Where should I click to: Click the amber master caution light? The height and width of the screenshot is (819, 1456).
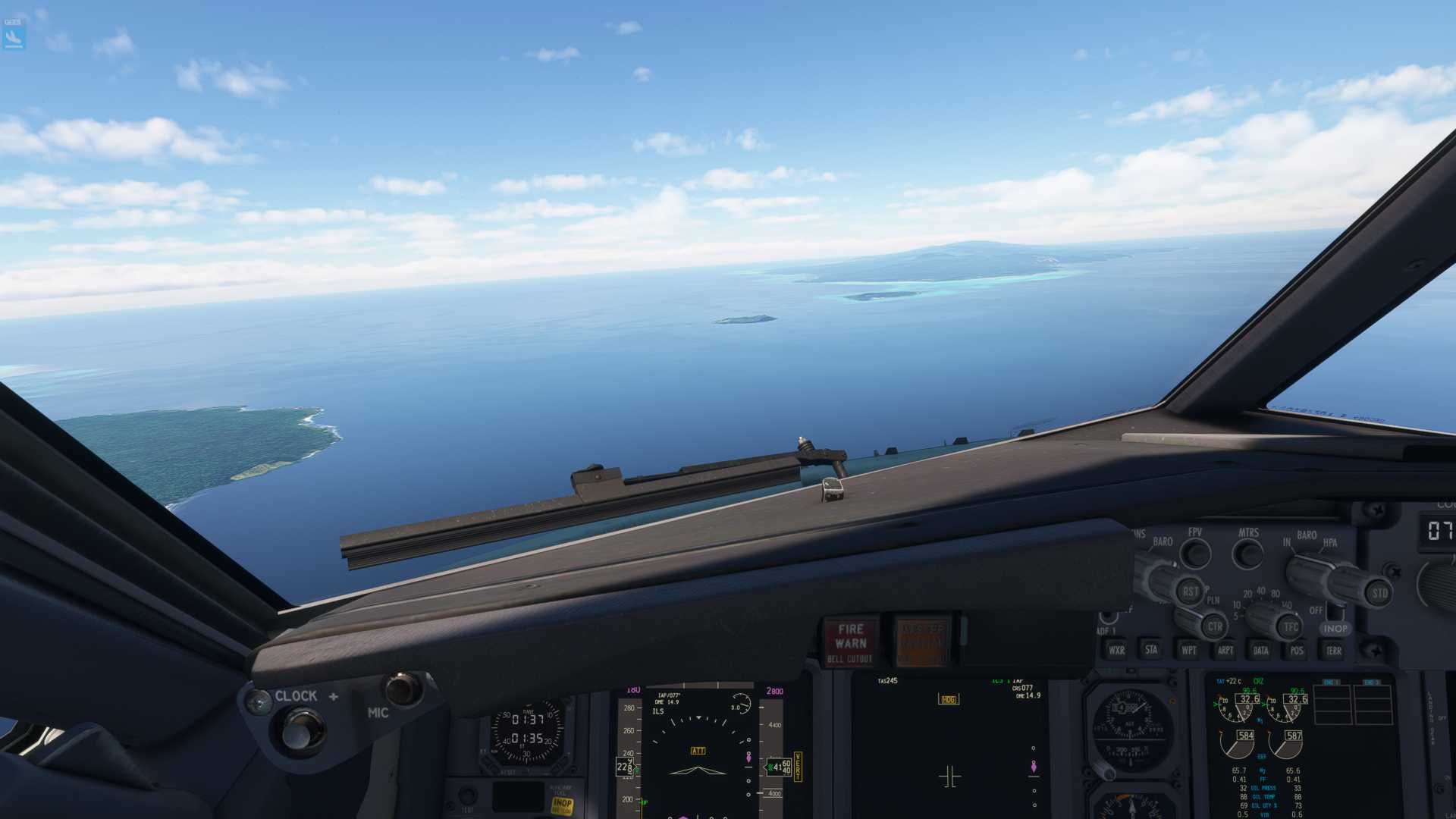point(922,642)
